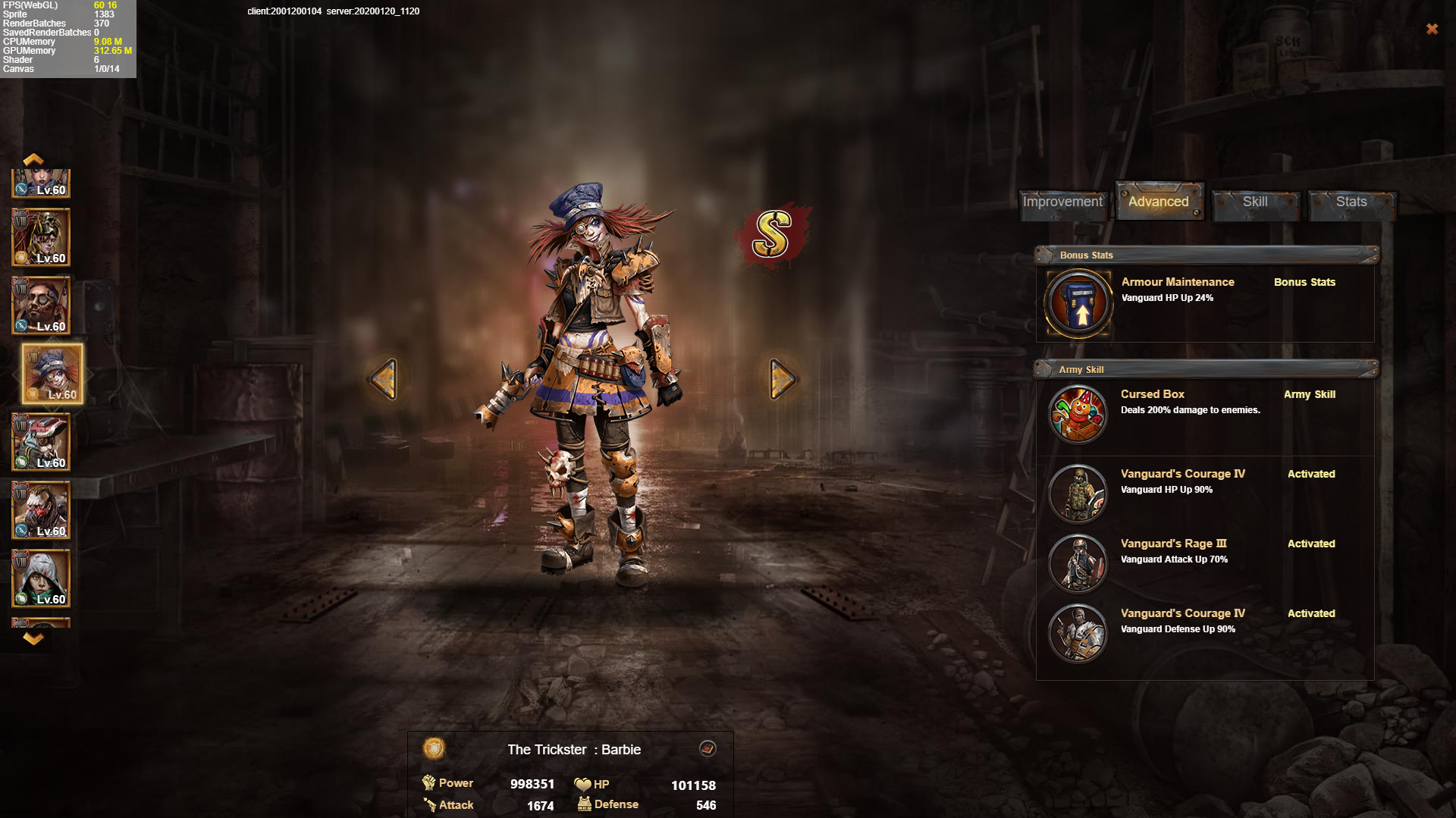Click the orange shield badge by hero name
Viewport: 1456px width, 818px height.
434,749
